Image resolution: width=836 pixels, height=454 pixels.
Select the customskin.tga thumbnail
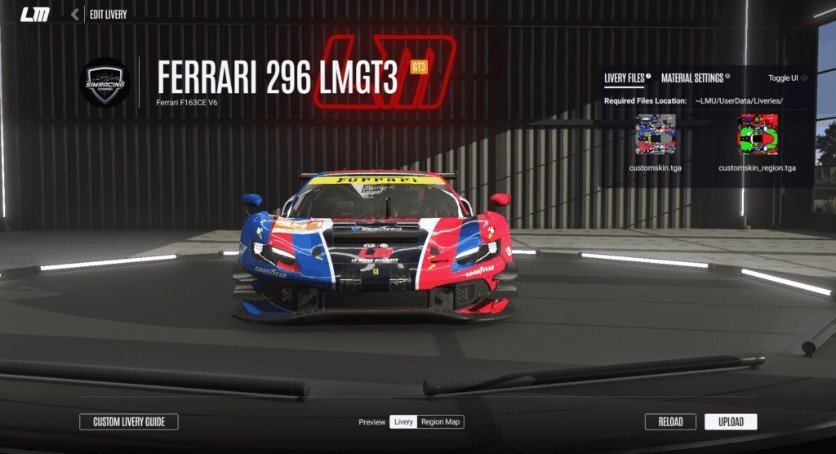click(x=656, y=134)
